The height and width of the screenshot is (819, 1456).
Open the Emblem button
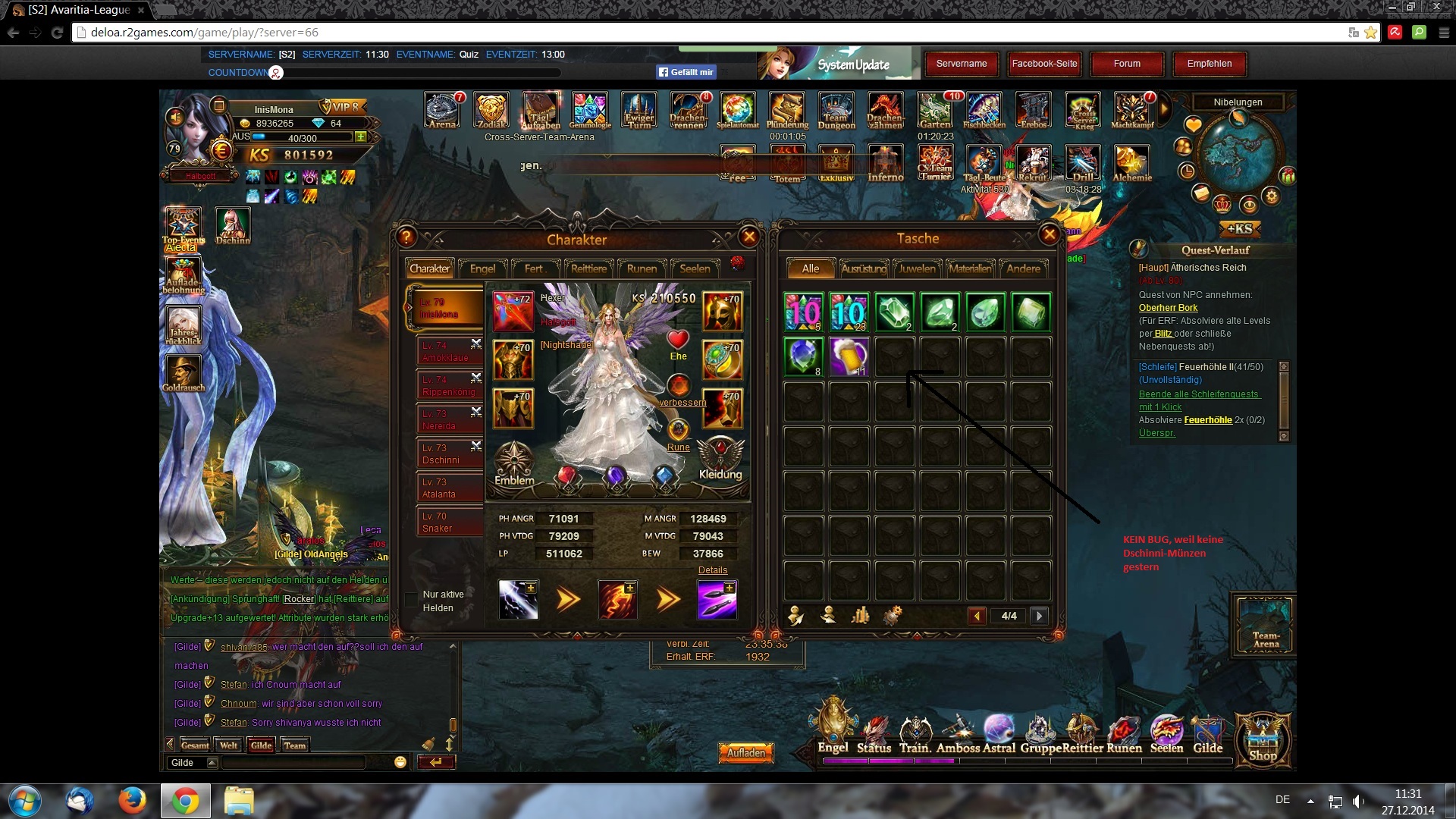click(x=514, y=463)
